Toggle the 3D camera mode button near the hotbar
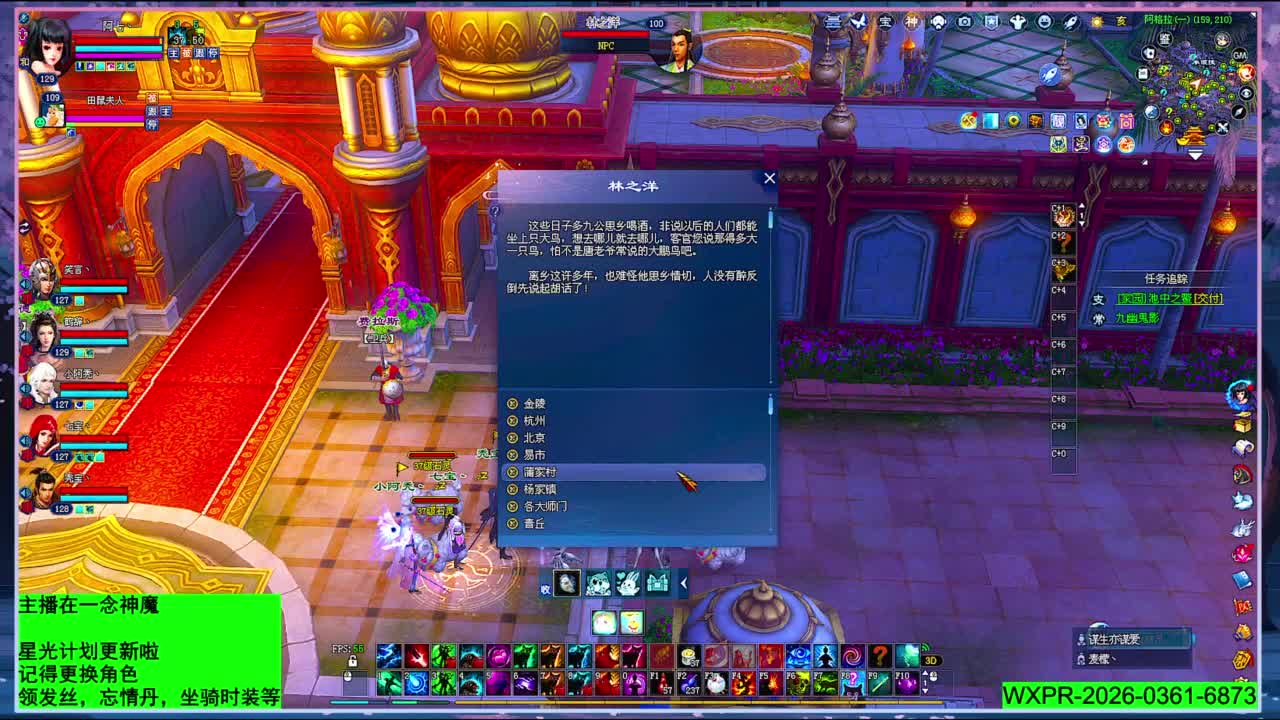 [x=930, y=662]
